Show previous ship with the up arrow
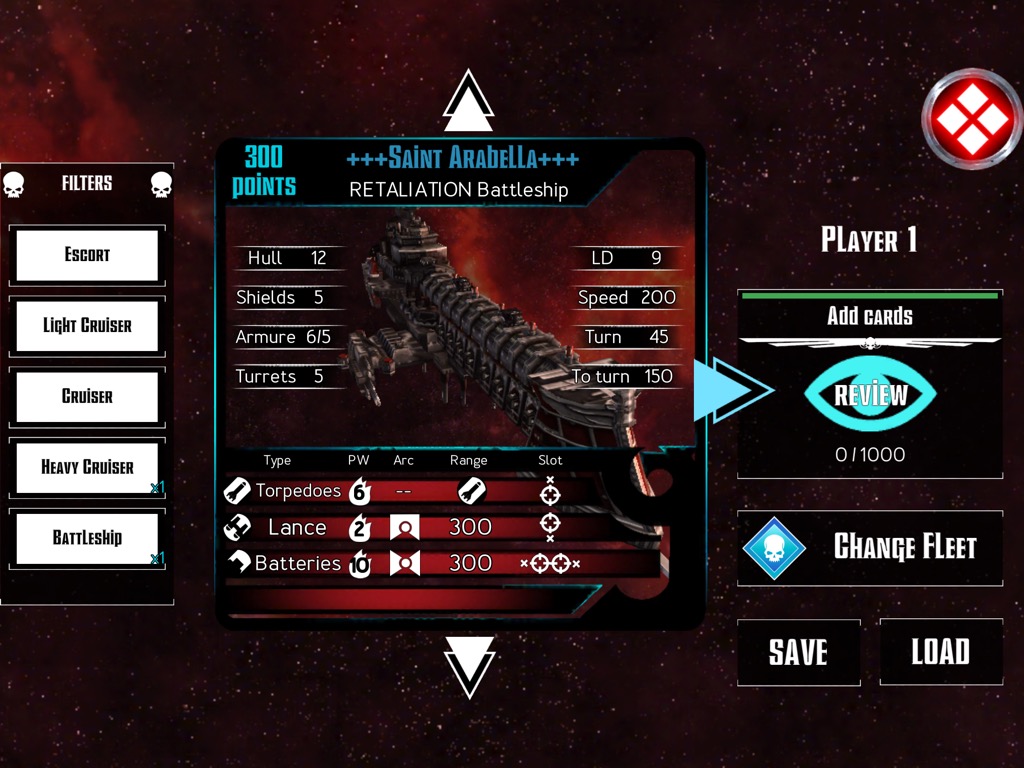This screenshot has height=768, width=1024. click(469, 102)
